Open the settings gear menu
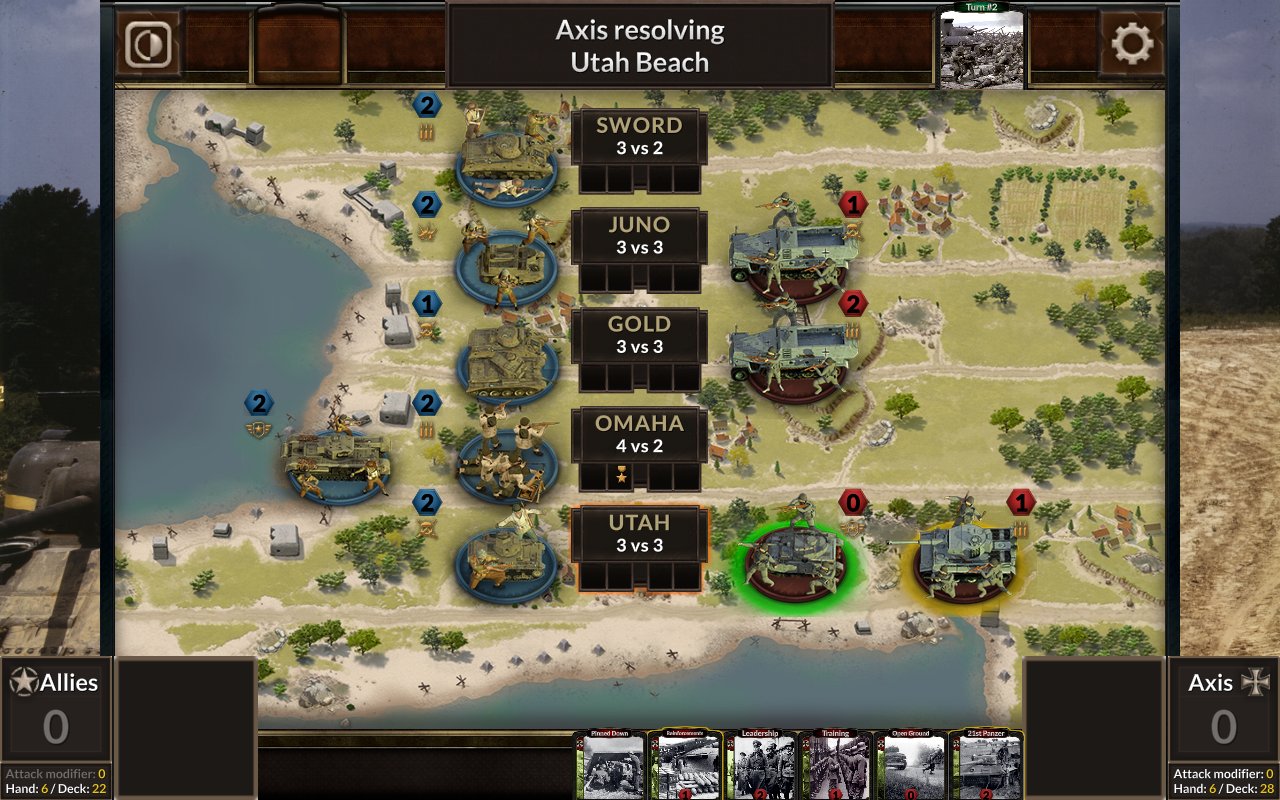1280x800 pixels. tap(1130, 44)
